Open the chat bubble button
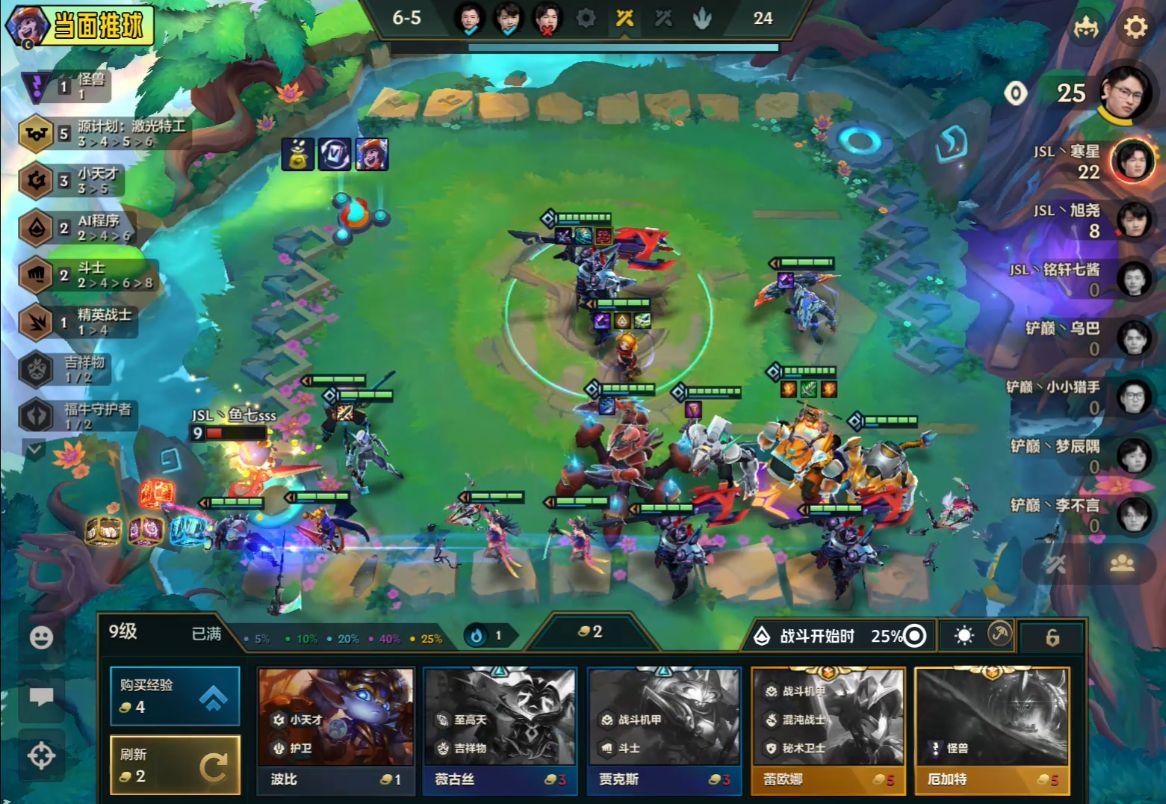 (41, 697)
